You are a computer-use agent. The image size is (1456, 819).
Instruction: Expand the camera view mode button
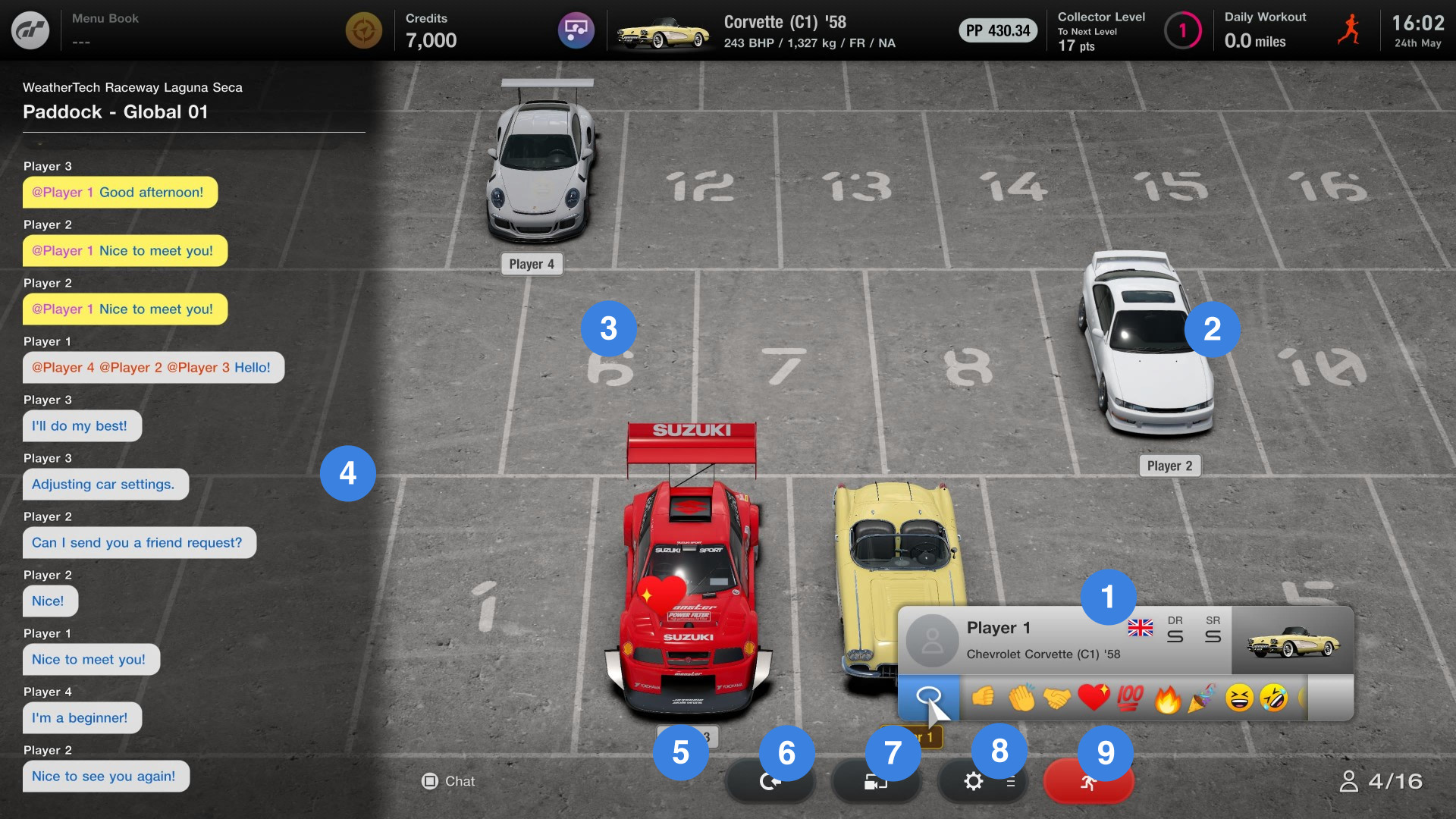(876, 780)
